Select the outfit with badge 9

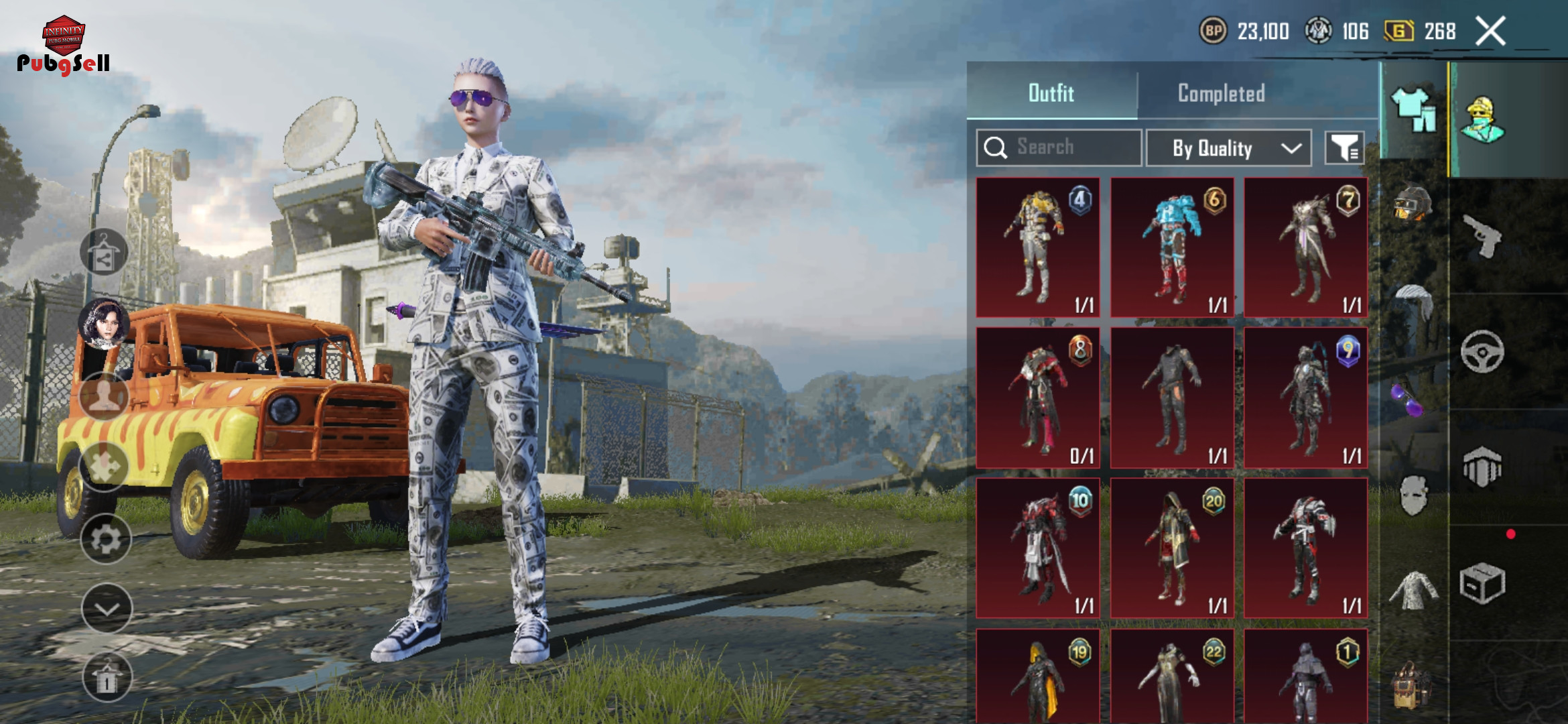click(1305, 398)
